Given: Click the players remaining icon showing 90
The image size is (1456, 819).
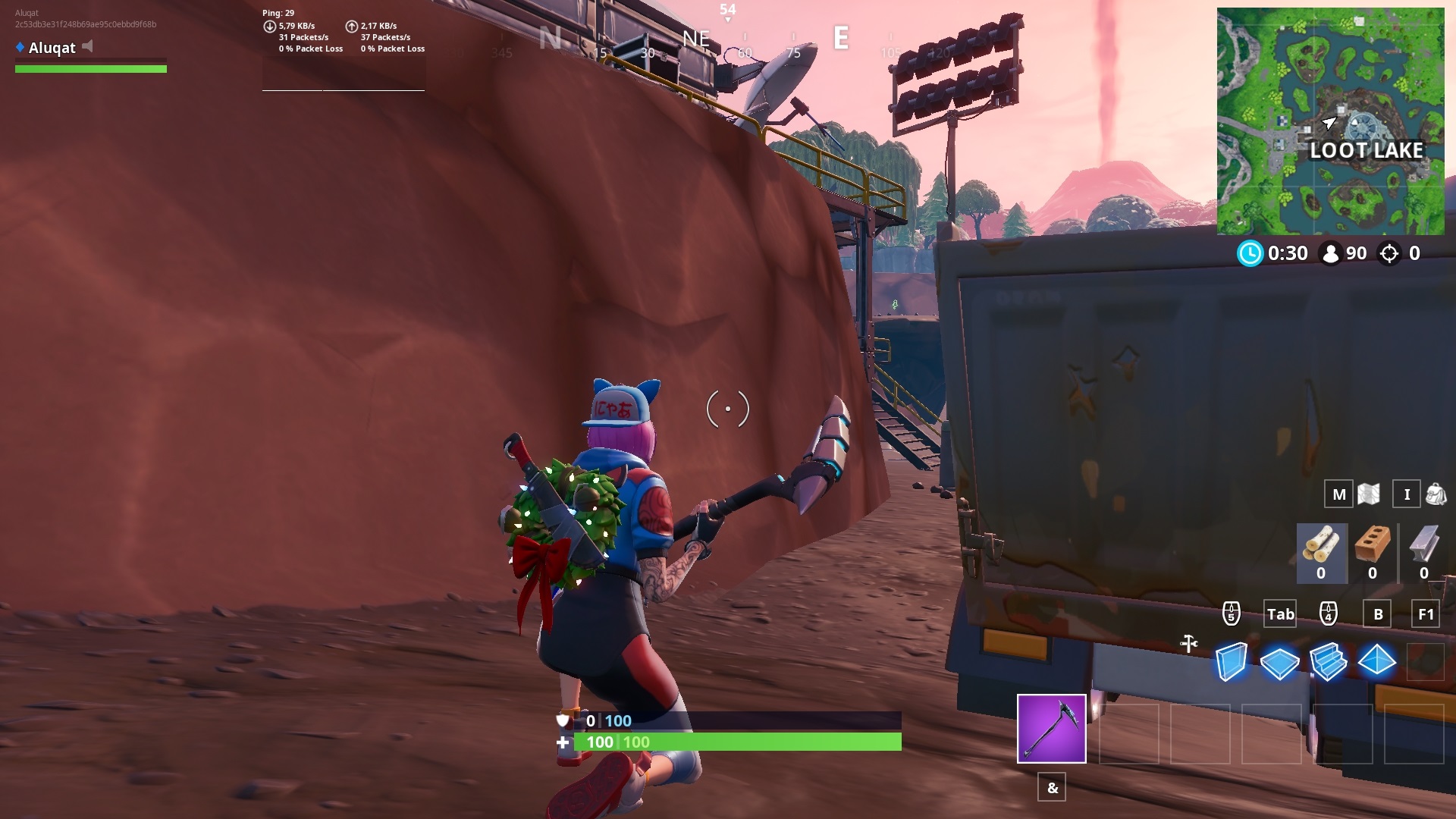Looking at the screenshot, I should (x=1332, y=254).
